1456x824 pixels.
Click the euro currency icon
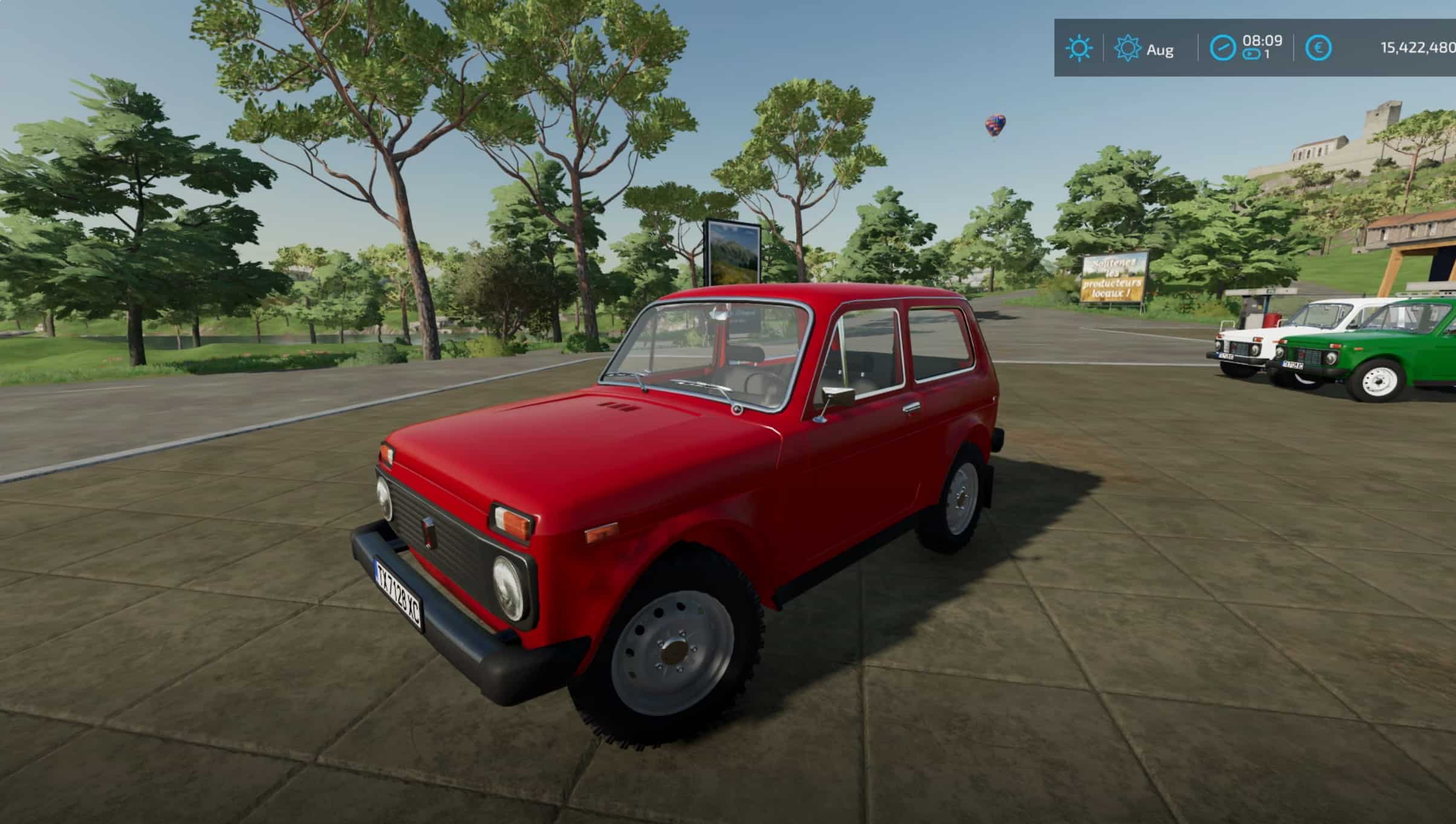pyautogui.click(x=1318, y=48)
